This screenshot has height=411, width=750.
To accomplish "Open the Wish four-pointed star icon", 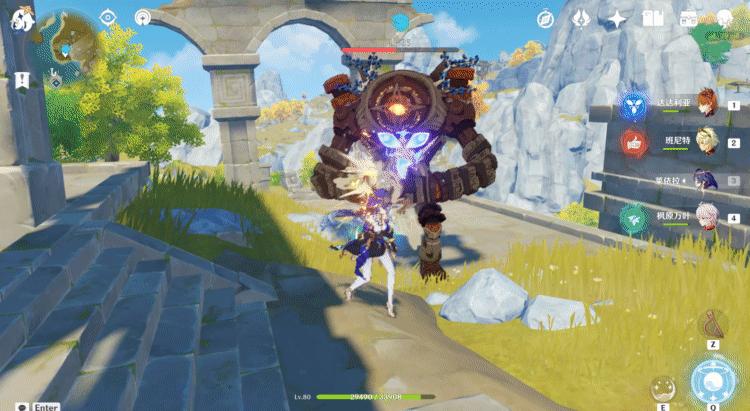I will pos(618,19).
